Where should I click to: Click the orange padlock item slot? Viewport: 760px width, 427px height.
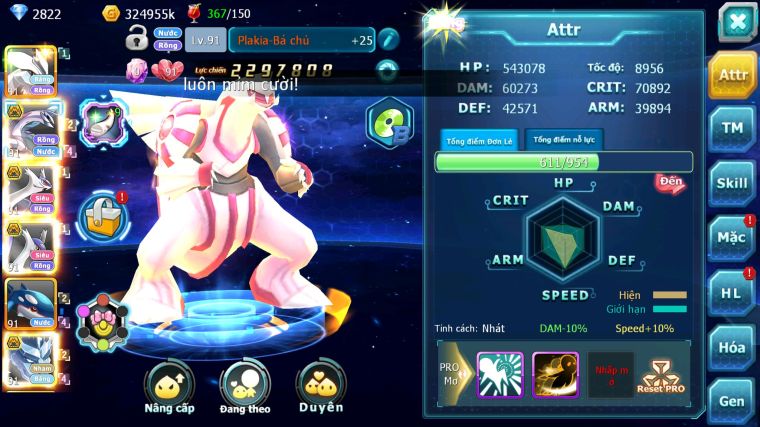coord(101,213)
